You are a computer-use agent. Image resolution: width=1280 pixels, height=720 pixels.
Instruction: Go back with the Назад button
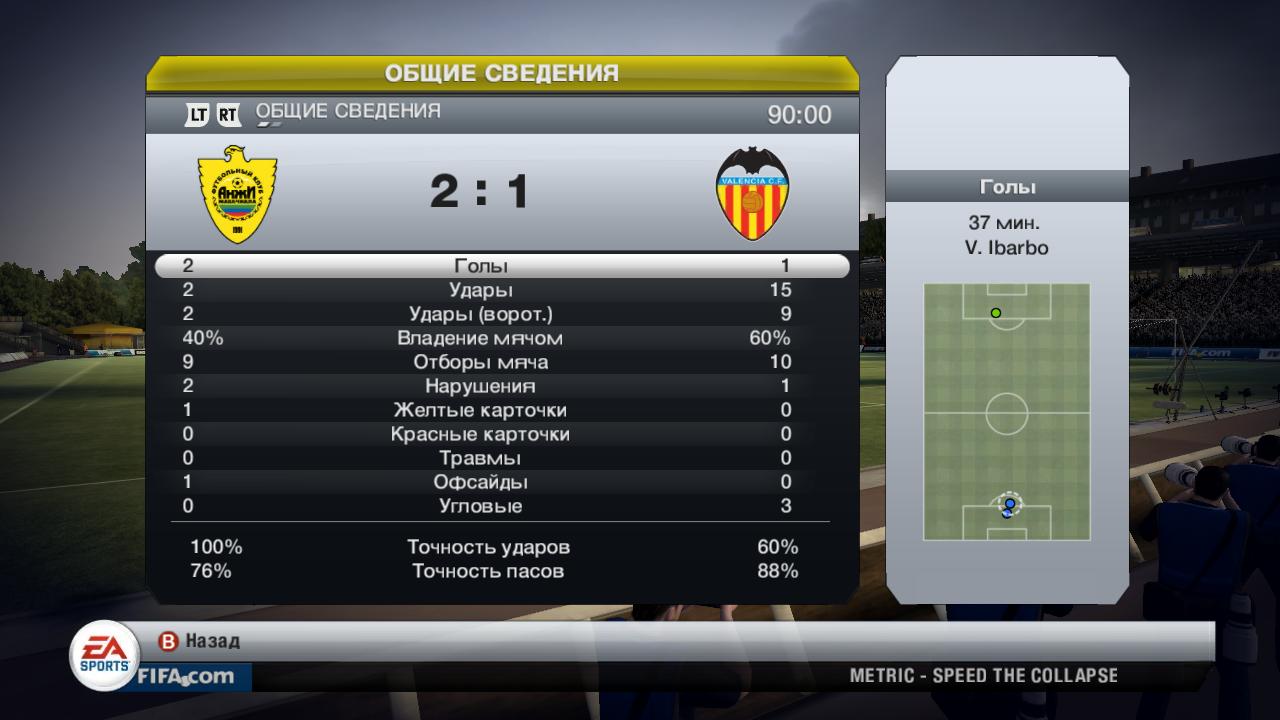pyautogui.click(x=200, y=641)
